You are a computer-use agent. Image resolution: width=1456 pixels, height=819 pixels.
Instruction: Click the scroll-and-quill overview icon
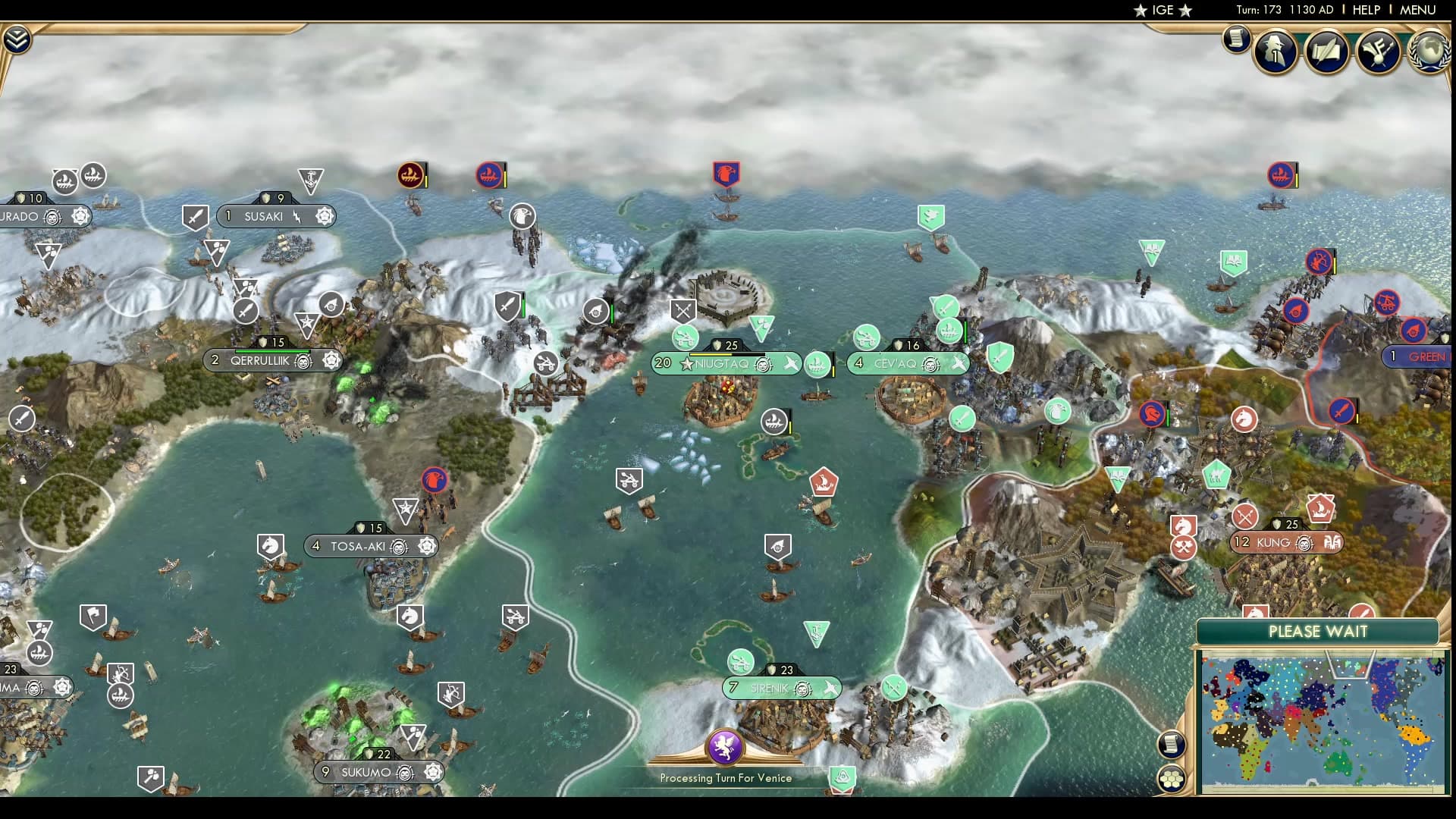click(1329, 52)
